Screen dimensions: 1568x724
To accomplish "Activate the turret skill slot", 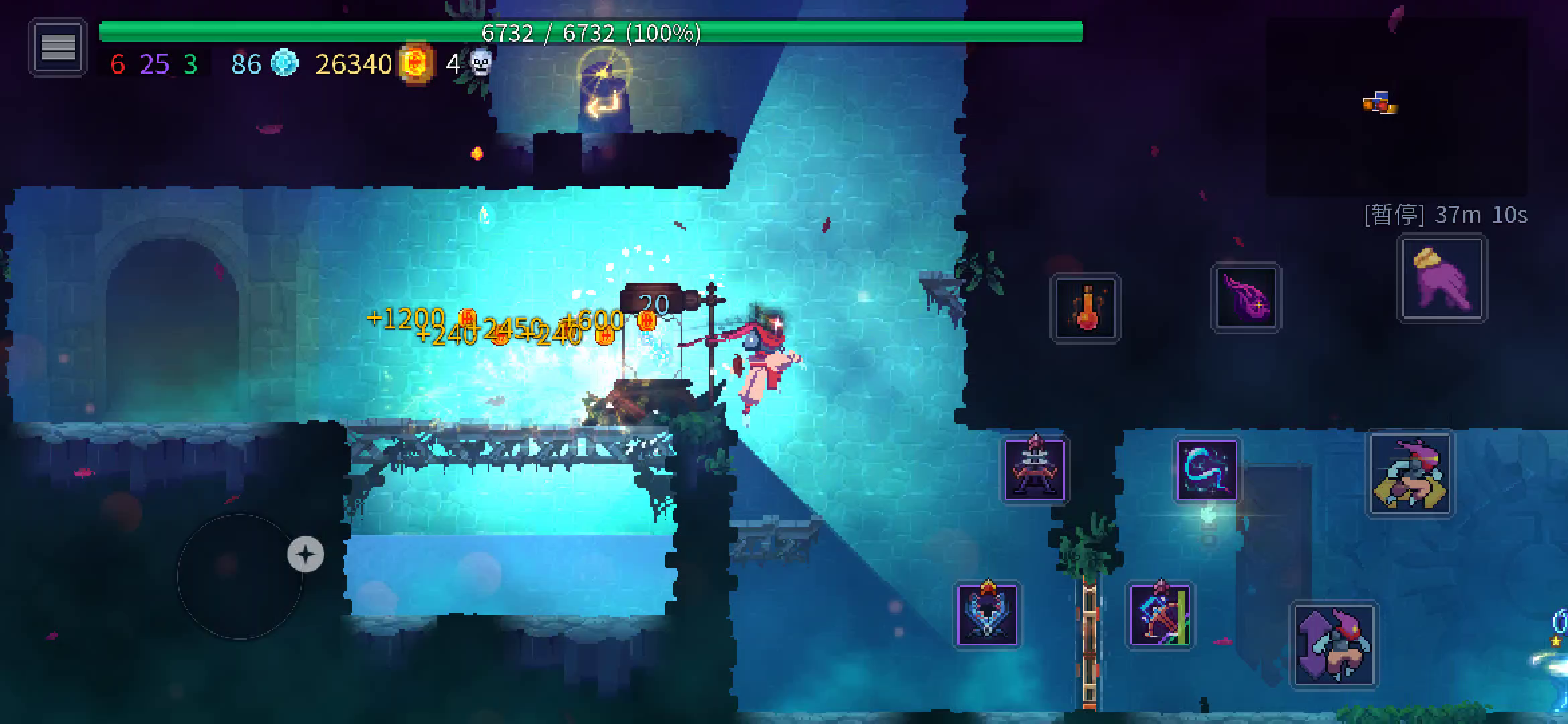I will coord(1035,469).
